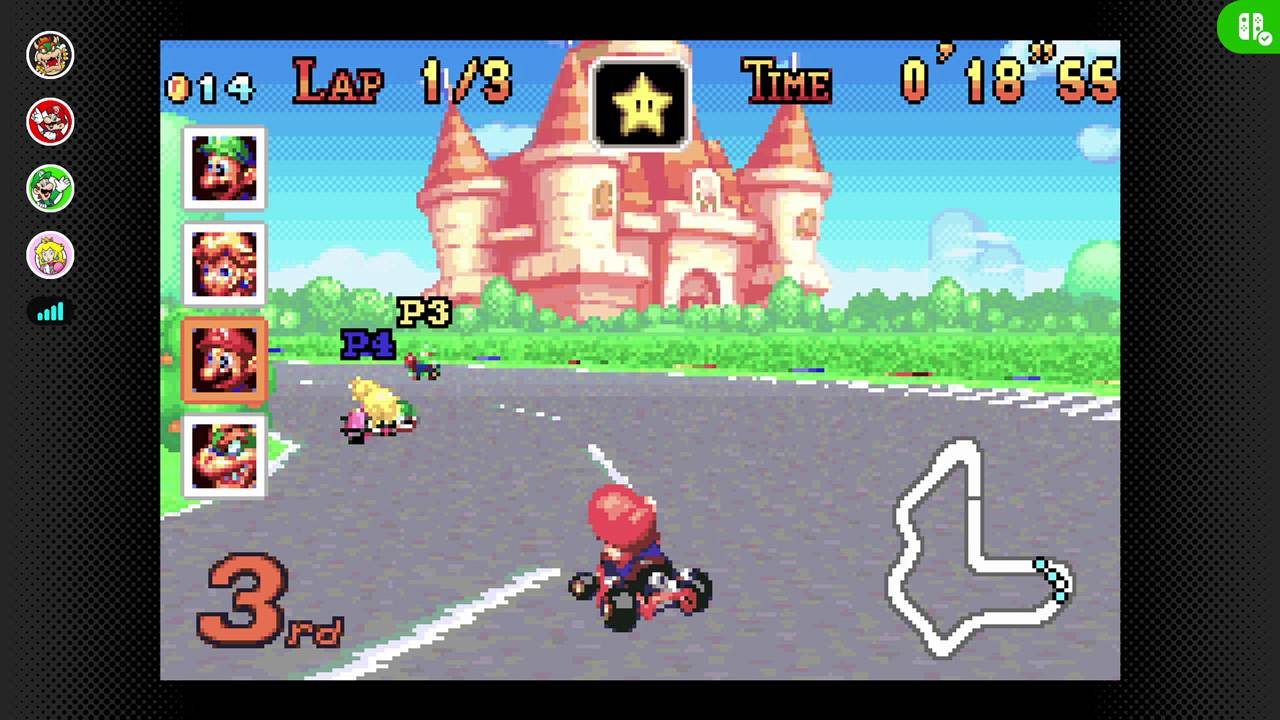Click the highlighted Mario portrait in the standings

pos(223,360)
